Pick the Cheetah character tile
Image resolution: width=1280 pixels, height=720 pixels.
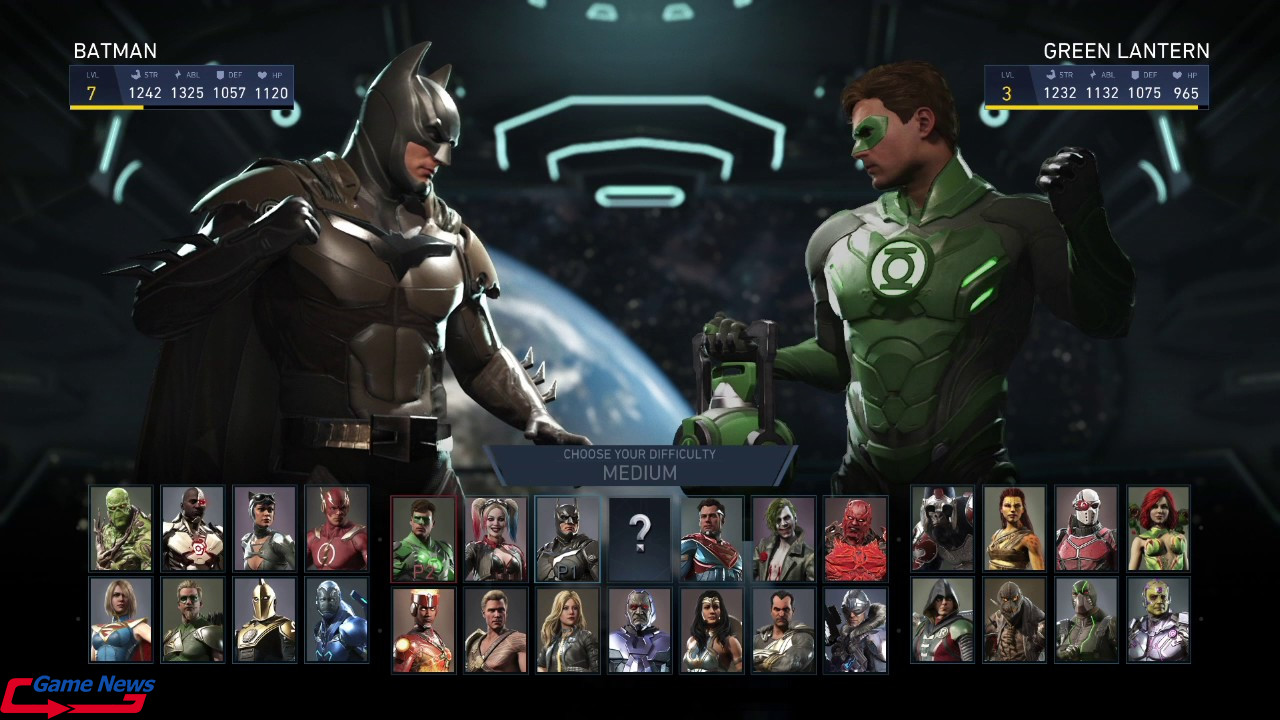(x=1014, y=529)
